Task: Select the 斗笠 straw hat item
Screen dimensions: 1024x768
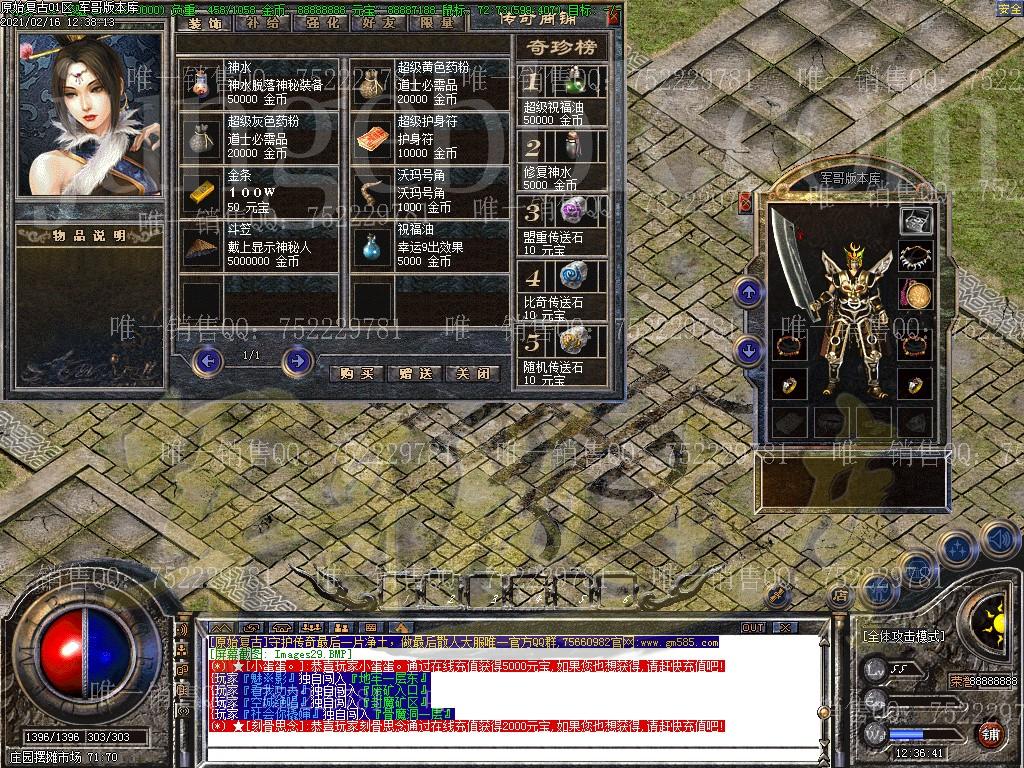Action: 202,246
